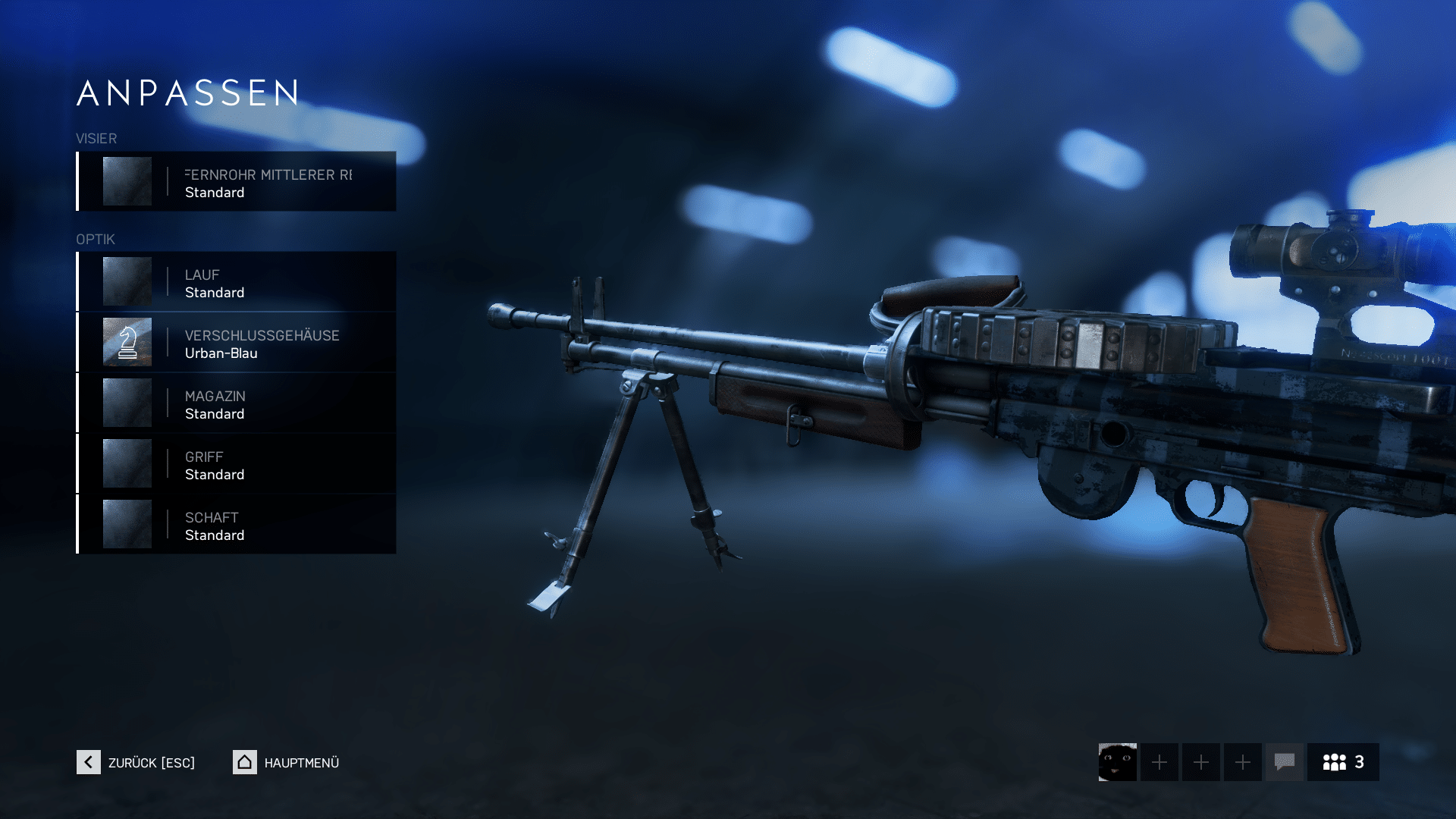
Task: Select the Griff skin slot
Action: 237,464
